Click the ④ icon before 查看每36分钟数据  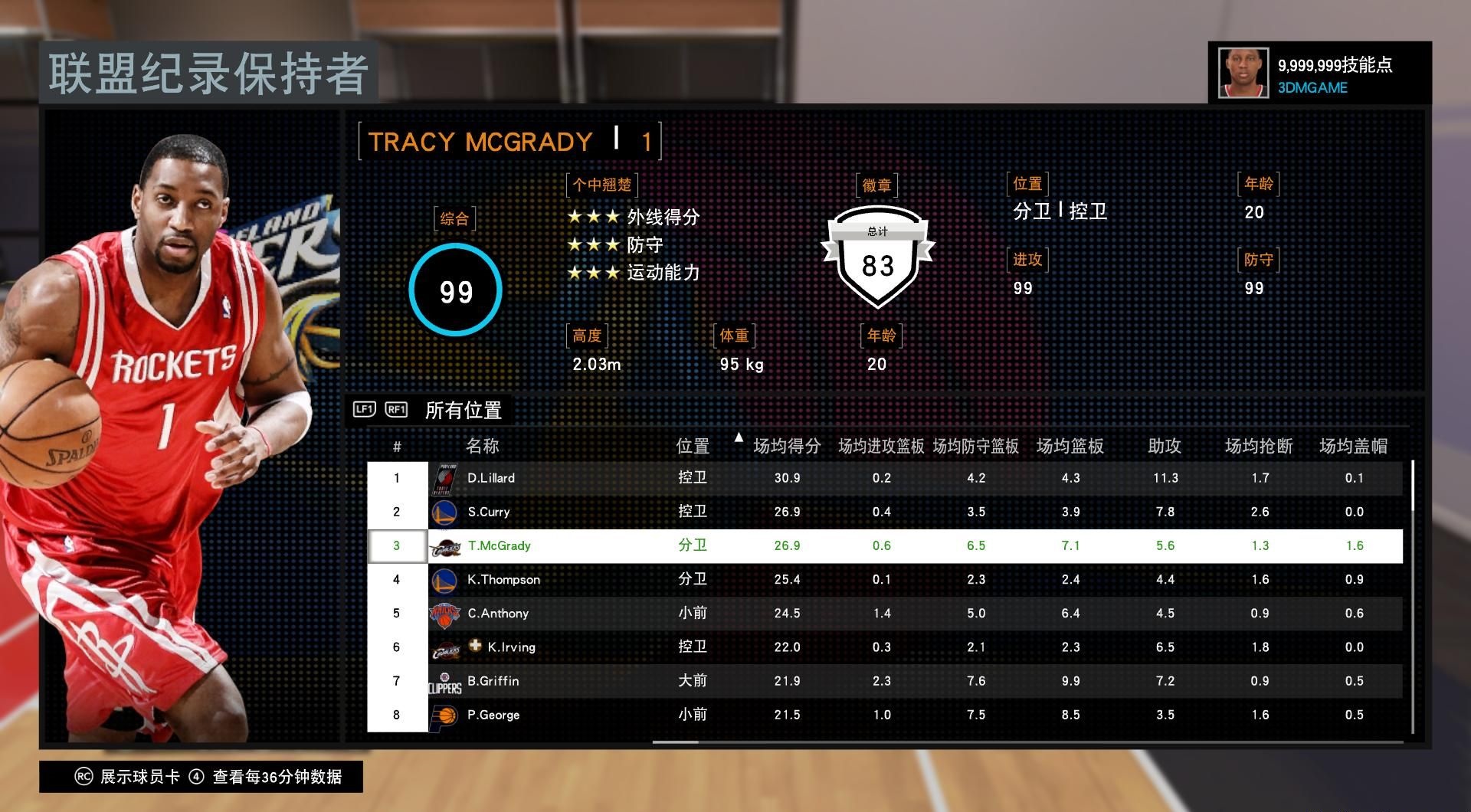197,776
